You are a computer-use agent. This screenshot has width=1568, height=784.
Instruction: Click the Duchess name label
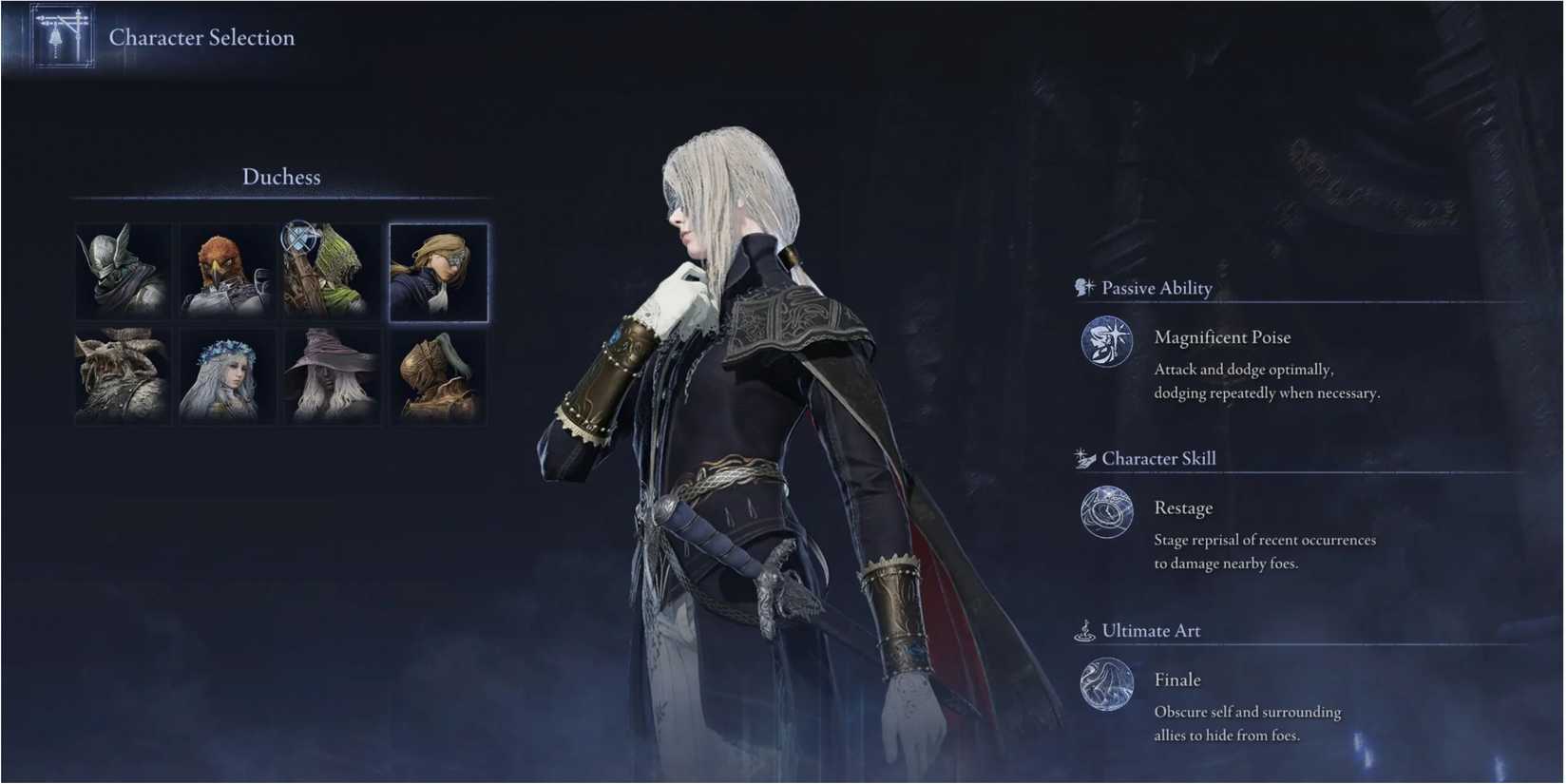(281, 177)
